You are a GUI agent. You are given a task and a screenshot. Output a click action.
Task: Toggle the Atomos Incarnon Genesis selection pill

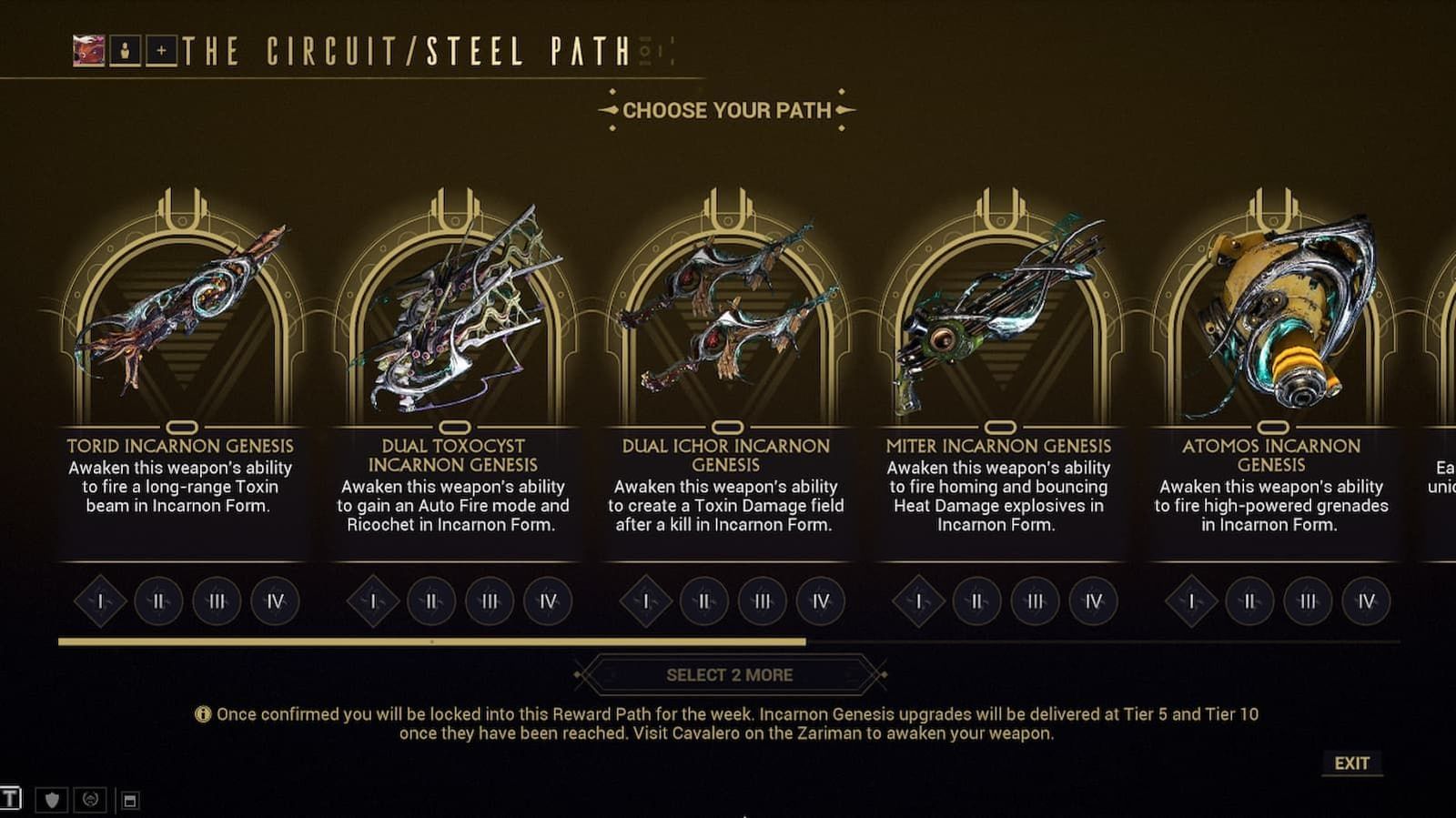click(x=1272, y=426)
